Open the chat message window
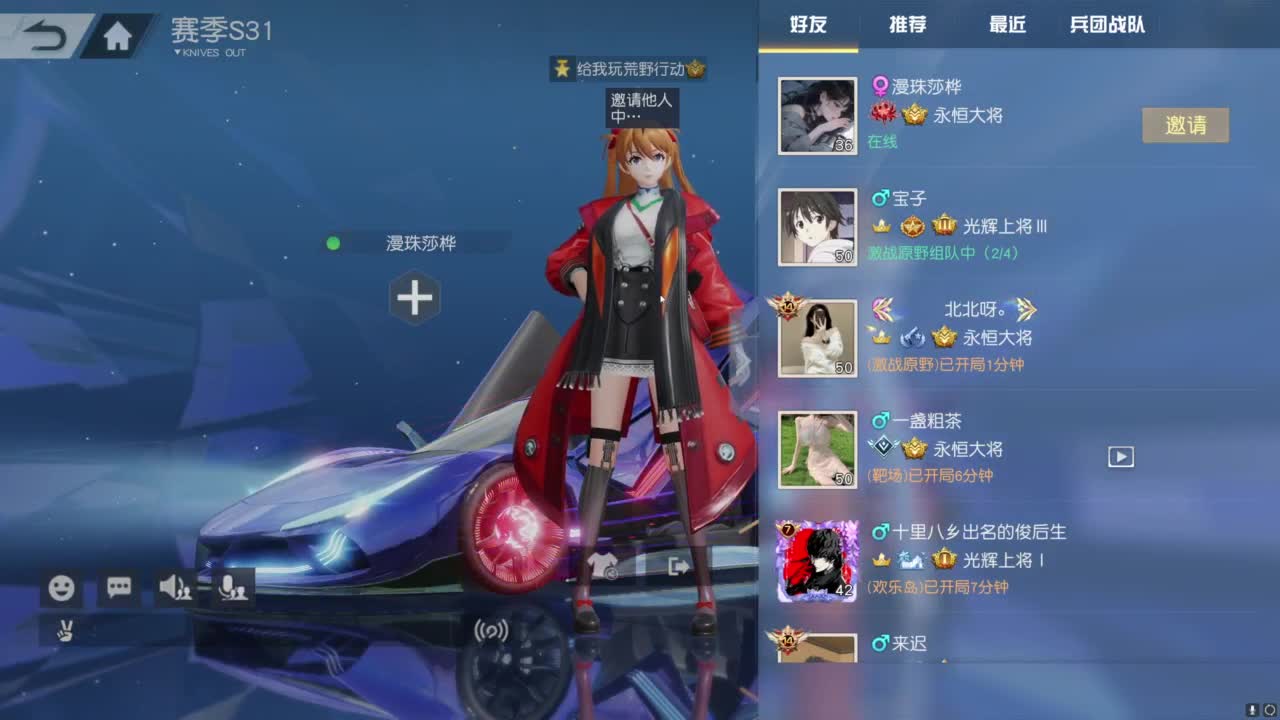The width and height of the screenshot is (1280, 720). pos(117,588)
